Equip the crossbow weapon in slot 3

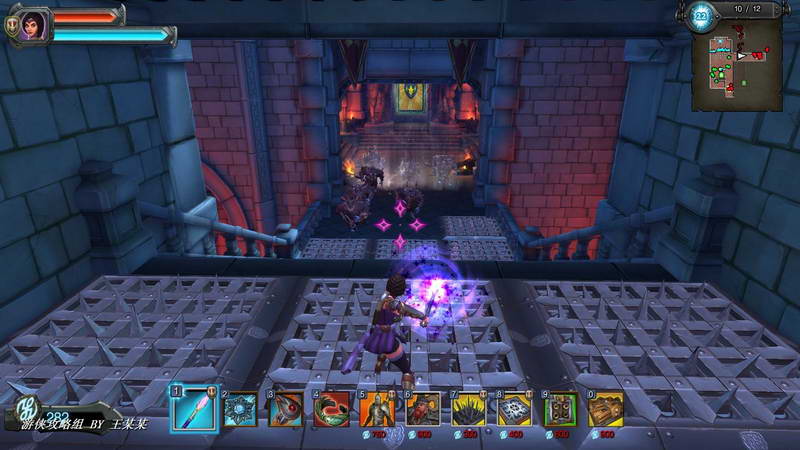[286, 409]
